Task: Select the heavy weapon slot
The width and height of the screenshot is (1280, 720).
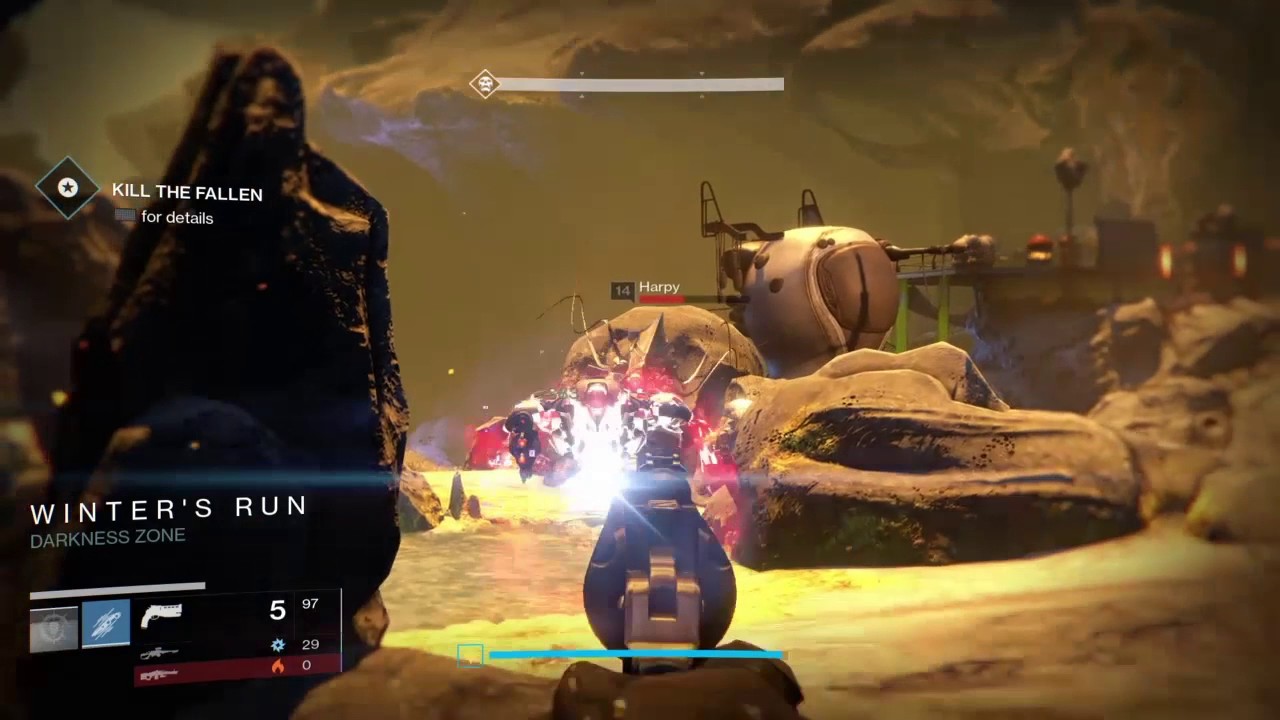Action: coord(160,675)
